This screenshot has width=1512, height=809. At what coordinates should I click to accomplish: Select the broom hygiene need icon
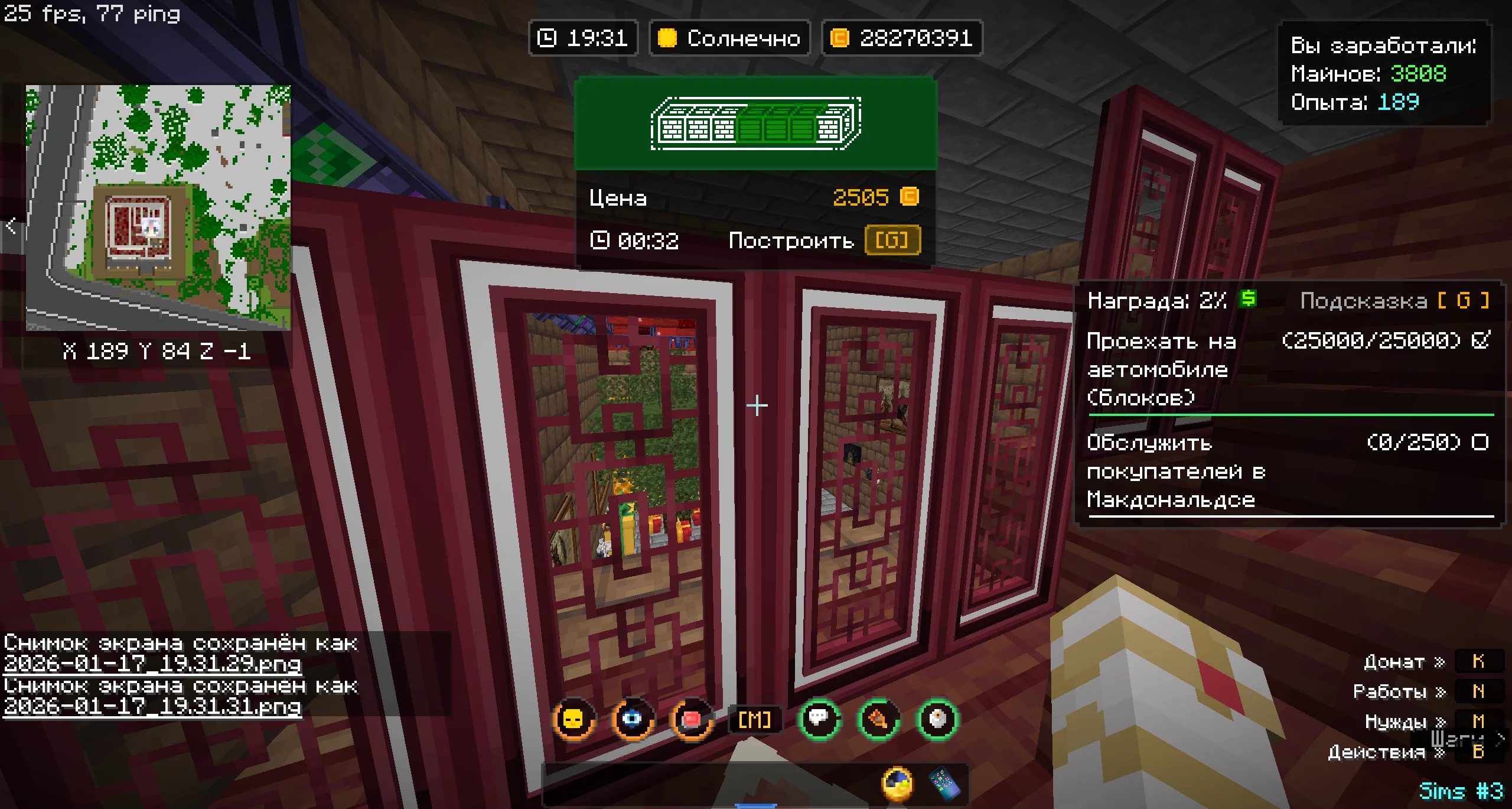[878, 719]
